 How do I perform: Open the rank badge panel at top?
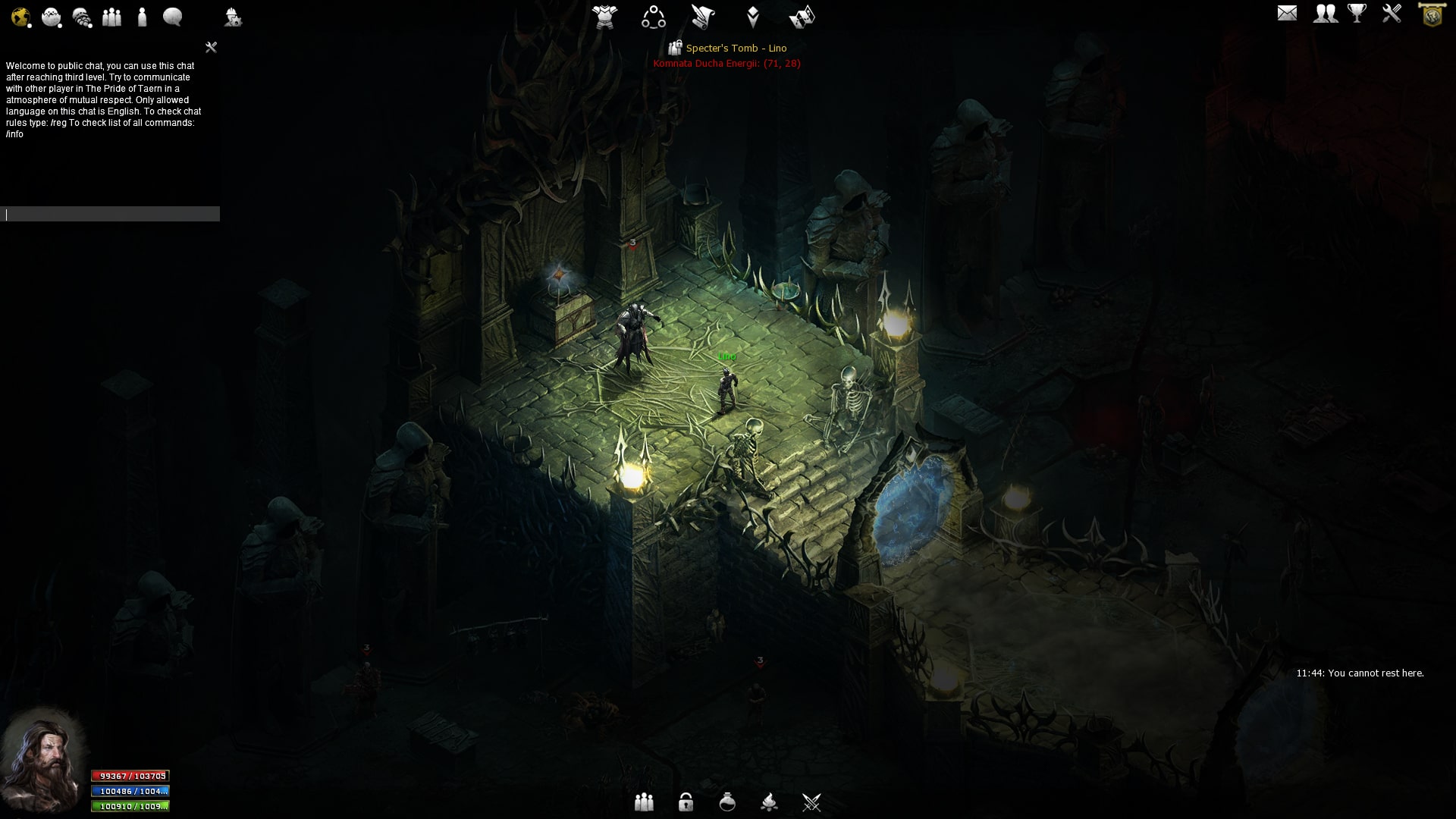[752, 17]
